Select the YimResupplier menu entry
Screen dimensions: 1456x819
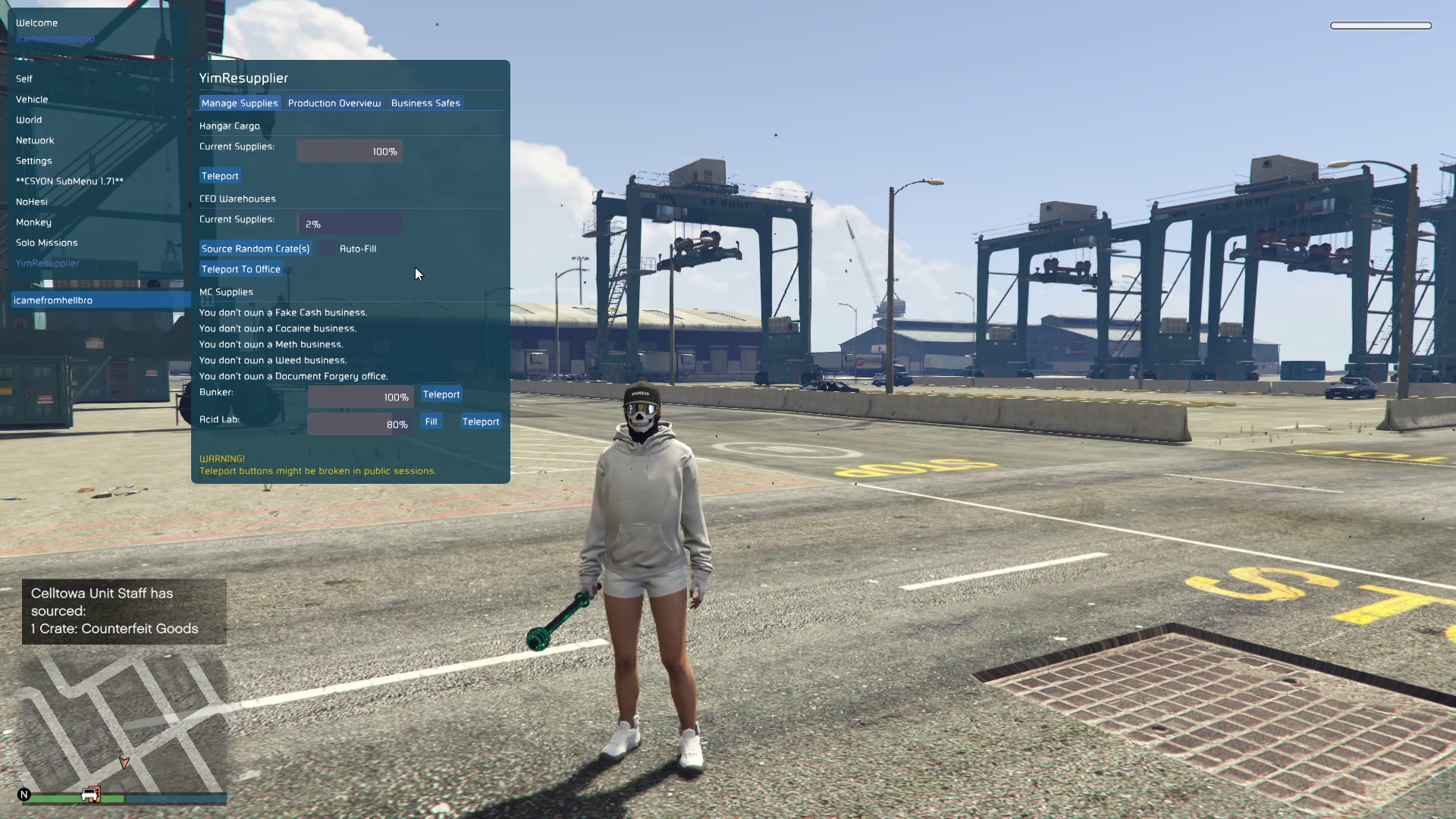click(x=48, y=263)
